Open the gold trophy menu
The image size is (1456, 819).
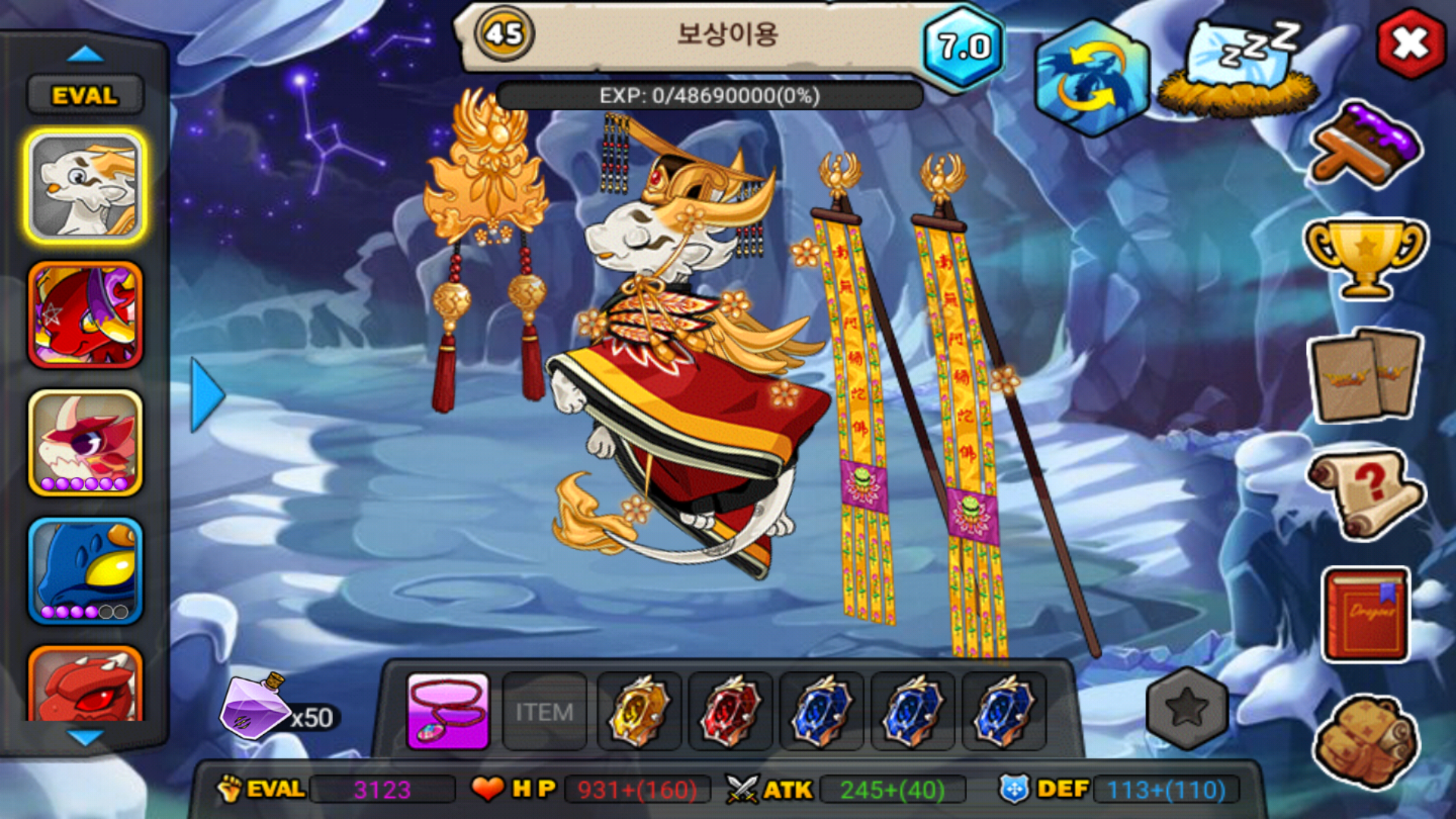tap(1365, 256)
